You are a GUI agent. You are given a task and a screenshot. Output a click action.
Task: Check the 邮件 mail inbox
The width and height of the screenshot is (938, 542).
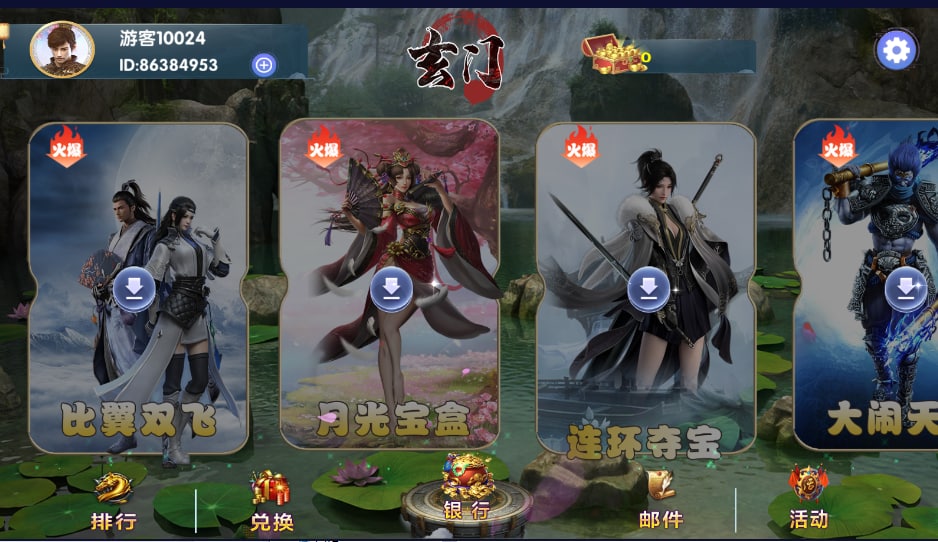660,502
